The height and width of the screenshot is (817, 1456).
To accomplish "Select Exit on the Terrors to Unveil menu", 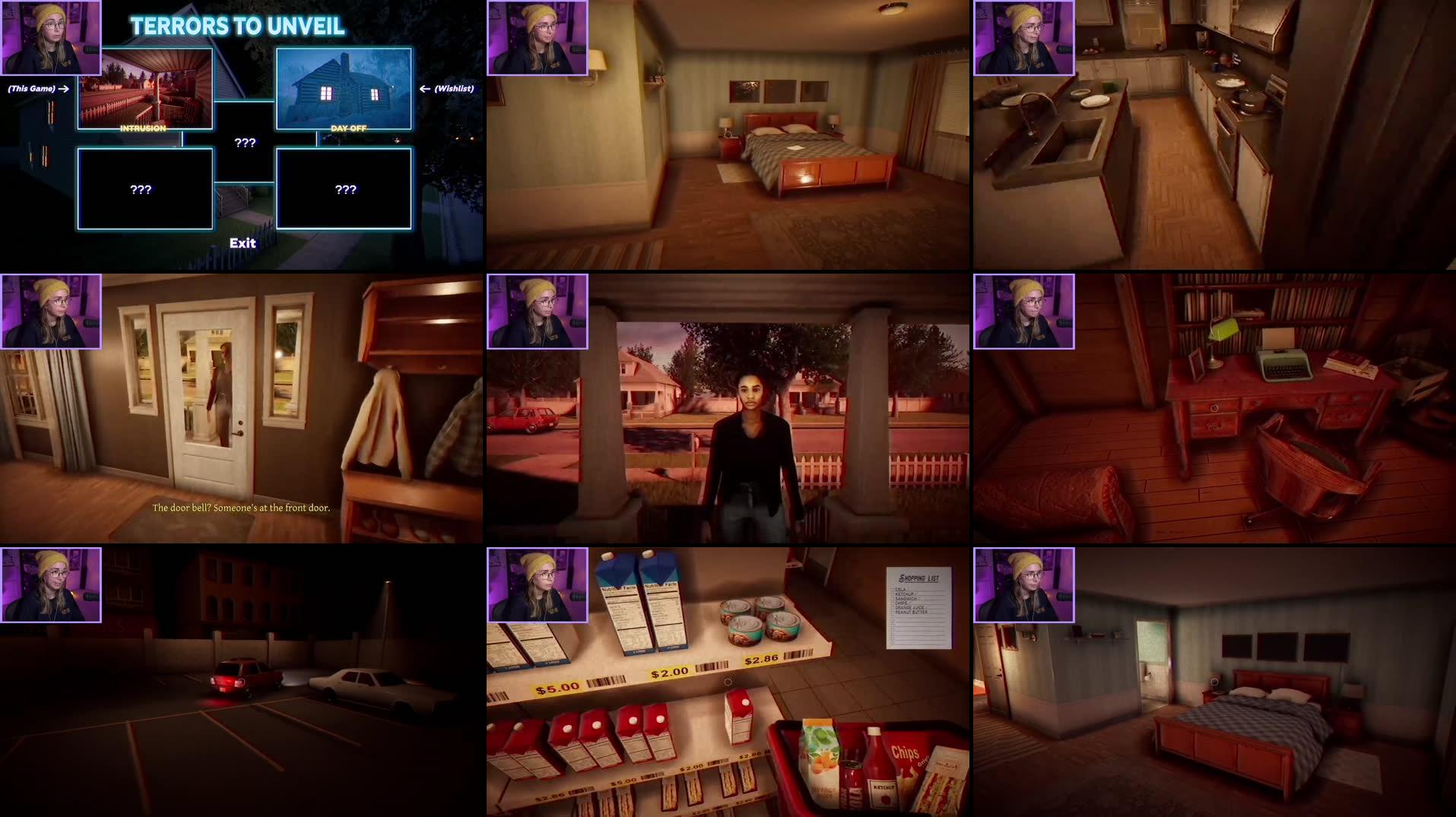I will pos(243,242).
